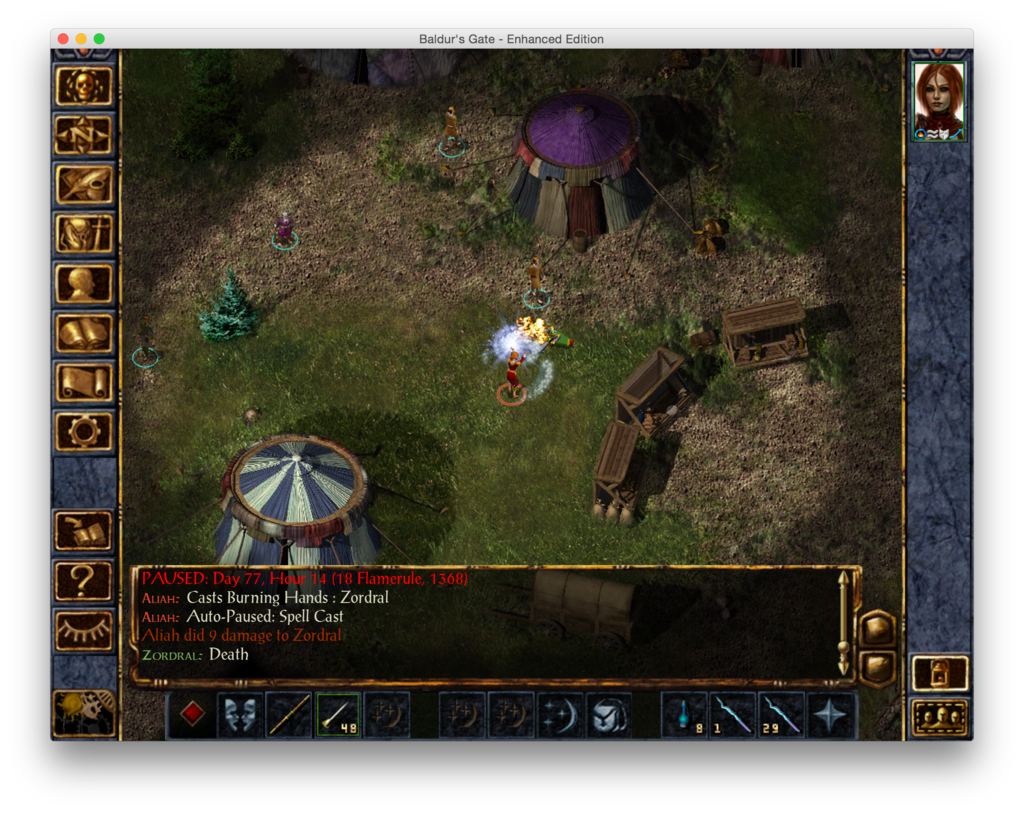The width and height of the screenshot is (1024, 813).
Task: Click the closed eye button
Action: click(84, 629)
